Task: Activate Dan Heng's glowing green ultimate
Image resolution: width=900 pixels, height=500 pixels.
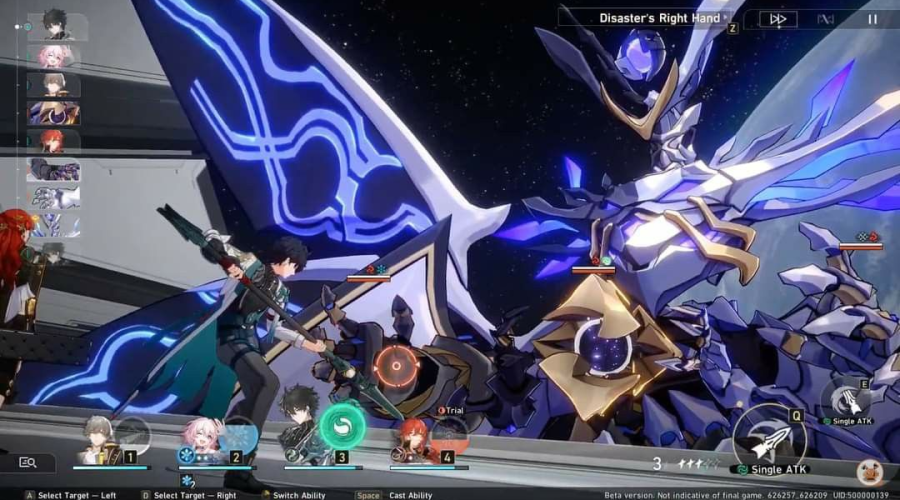Action: [x=342, y=427]
